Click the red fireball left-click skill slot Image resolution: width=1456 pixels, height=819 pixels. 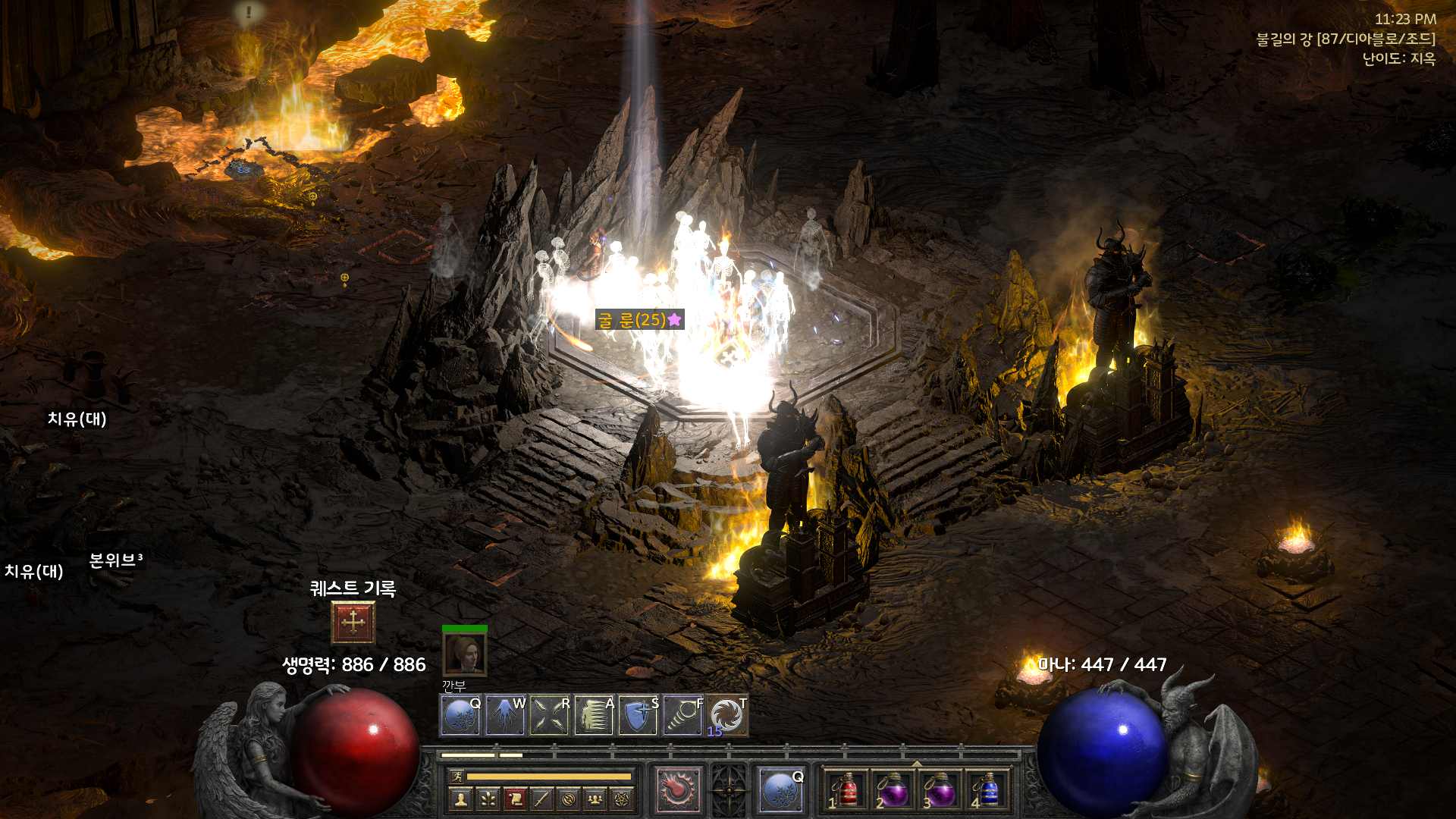click(x=678, y=789)
